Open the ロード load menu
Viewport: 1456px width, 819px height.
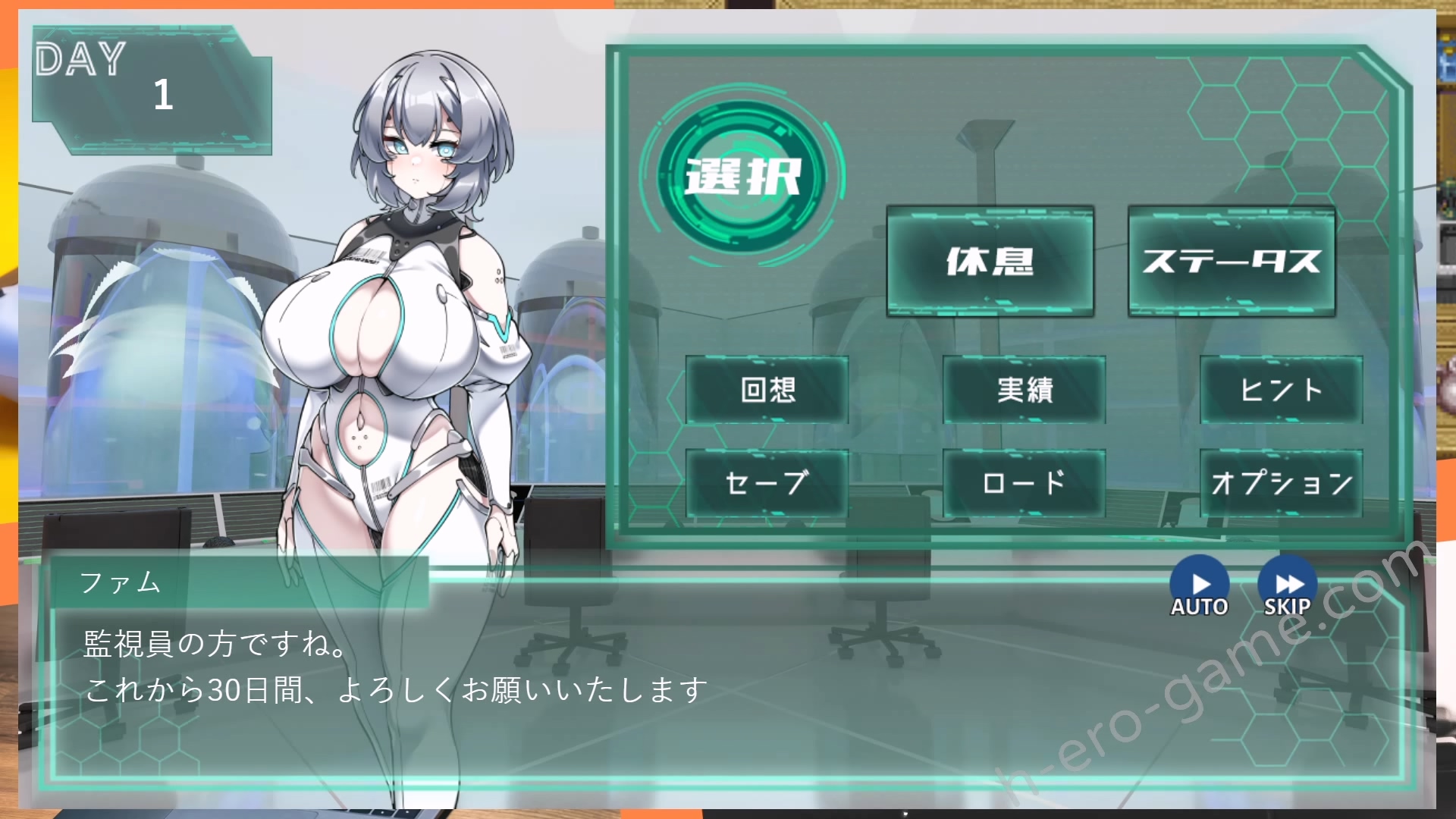click(1024, 483)
